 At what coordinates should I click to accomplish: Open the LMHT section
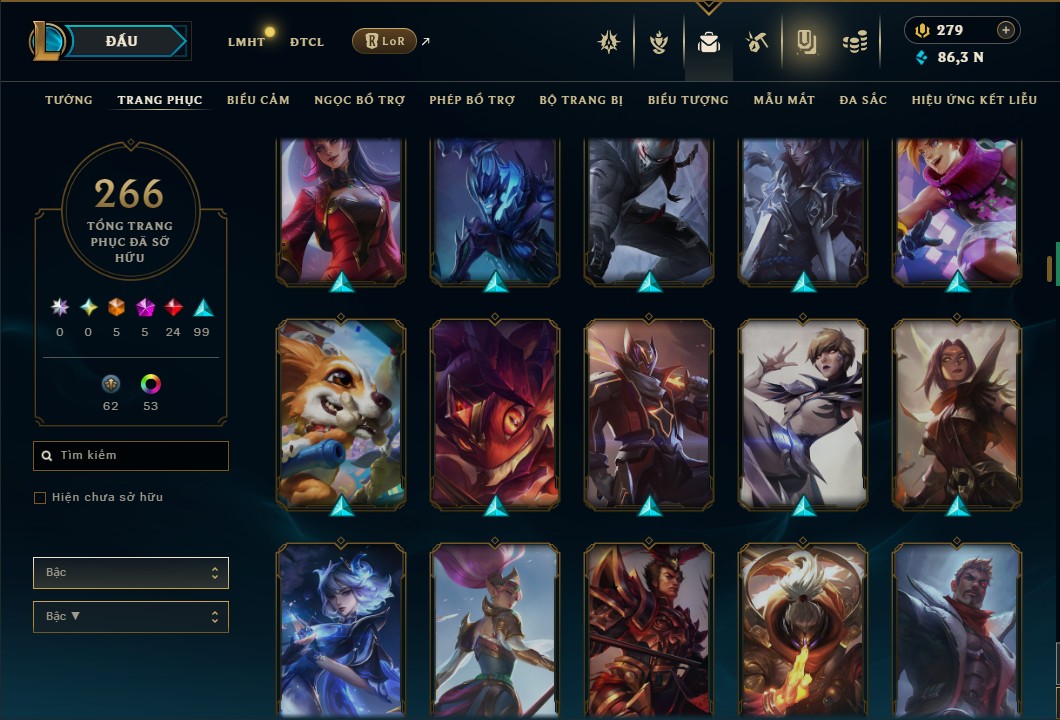(245, 42)
